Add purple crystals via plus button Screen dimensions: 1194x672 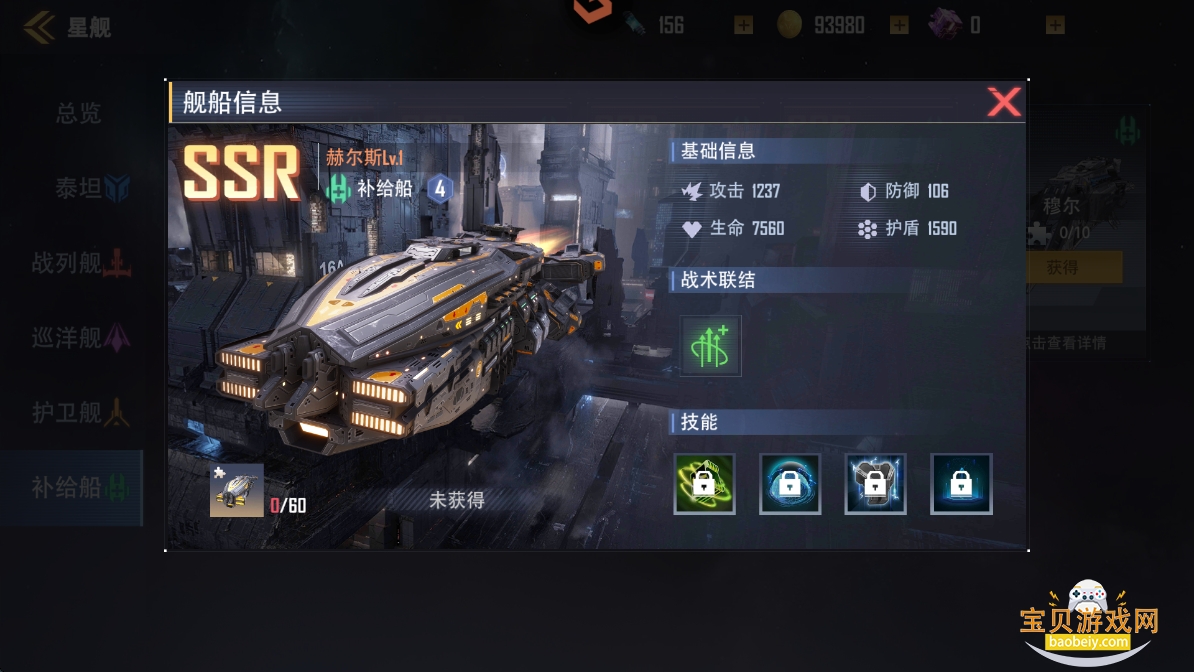1055,25
